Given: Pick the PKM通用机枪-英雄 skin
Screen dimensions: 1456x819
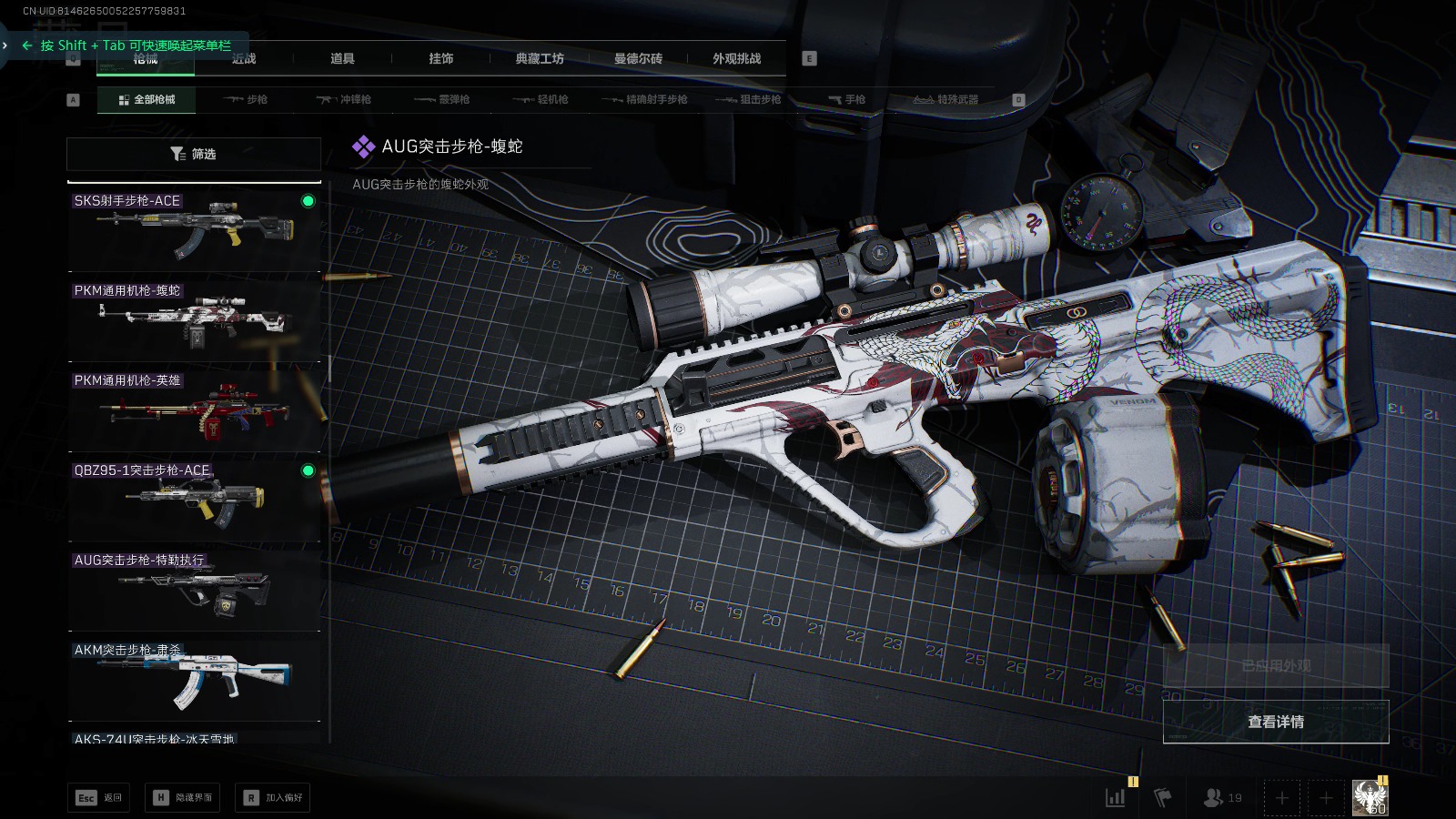Looking at the screenshot, I should 194,408.
